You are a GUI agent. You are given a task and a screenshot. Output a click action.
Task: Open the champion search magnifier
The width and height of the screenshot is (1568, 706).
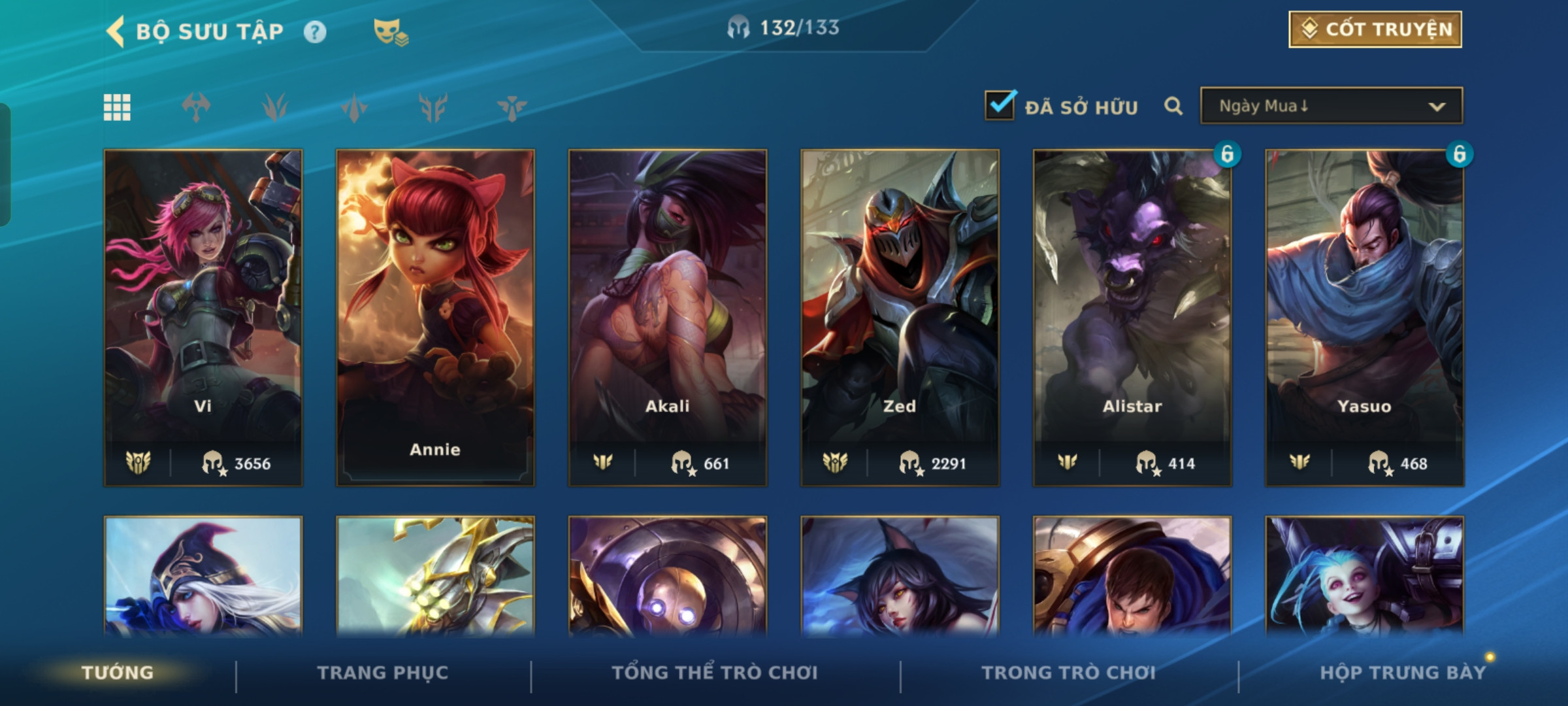pyautogui.click(x=1173, y=106)
